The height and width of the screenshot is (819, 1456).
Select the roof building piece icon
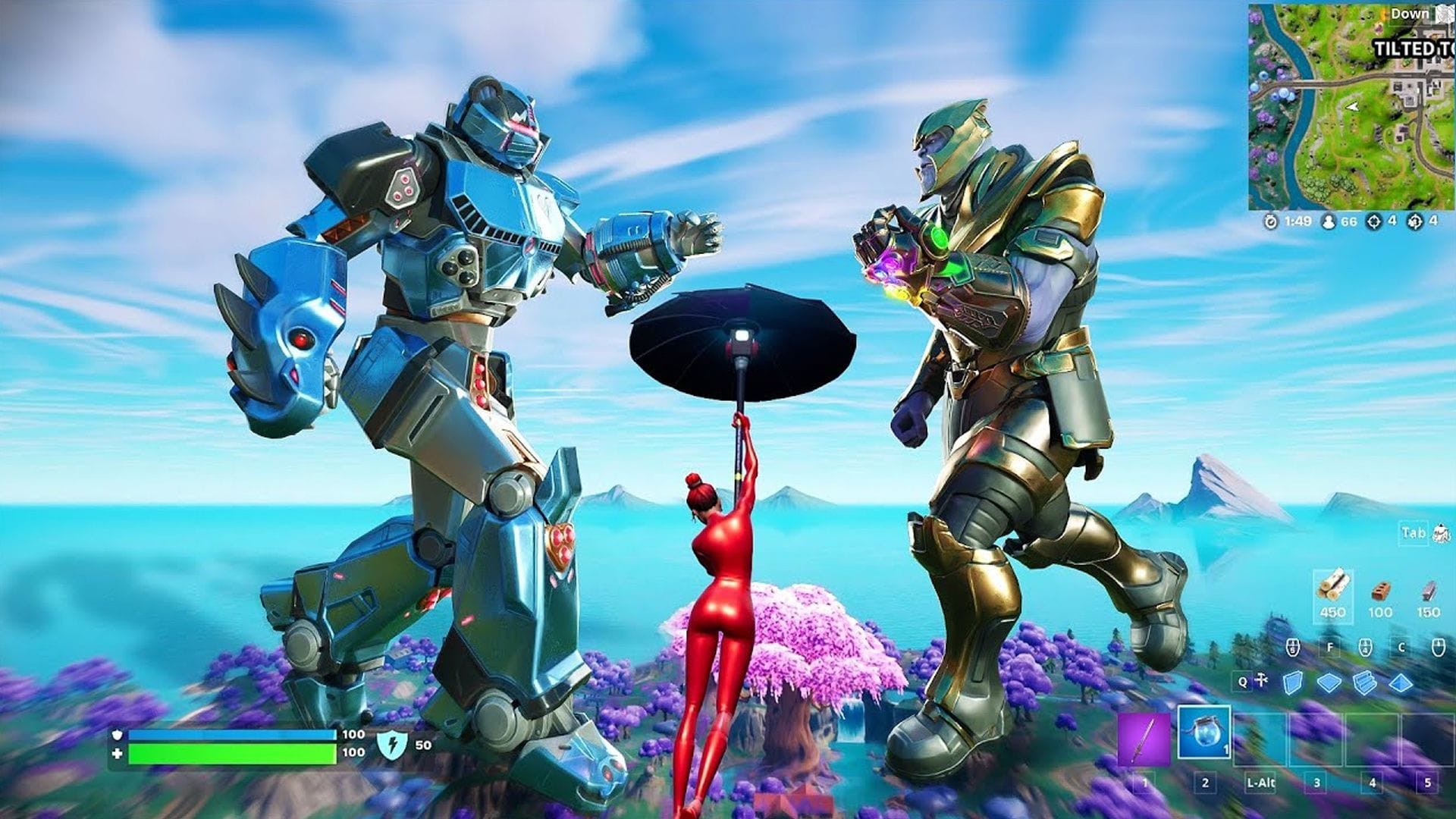(1401, 681)
